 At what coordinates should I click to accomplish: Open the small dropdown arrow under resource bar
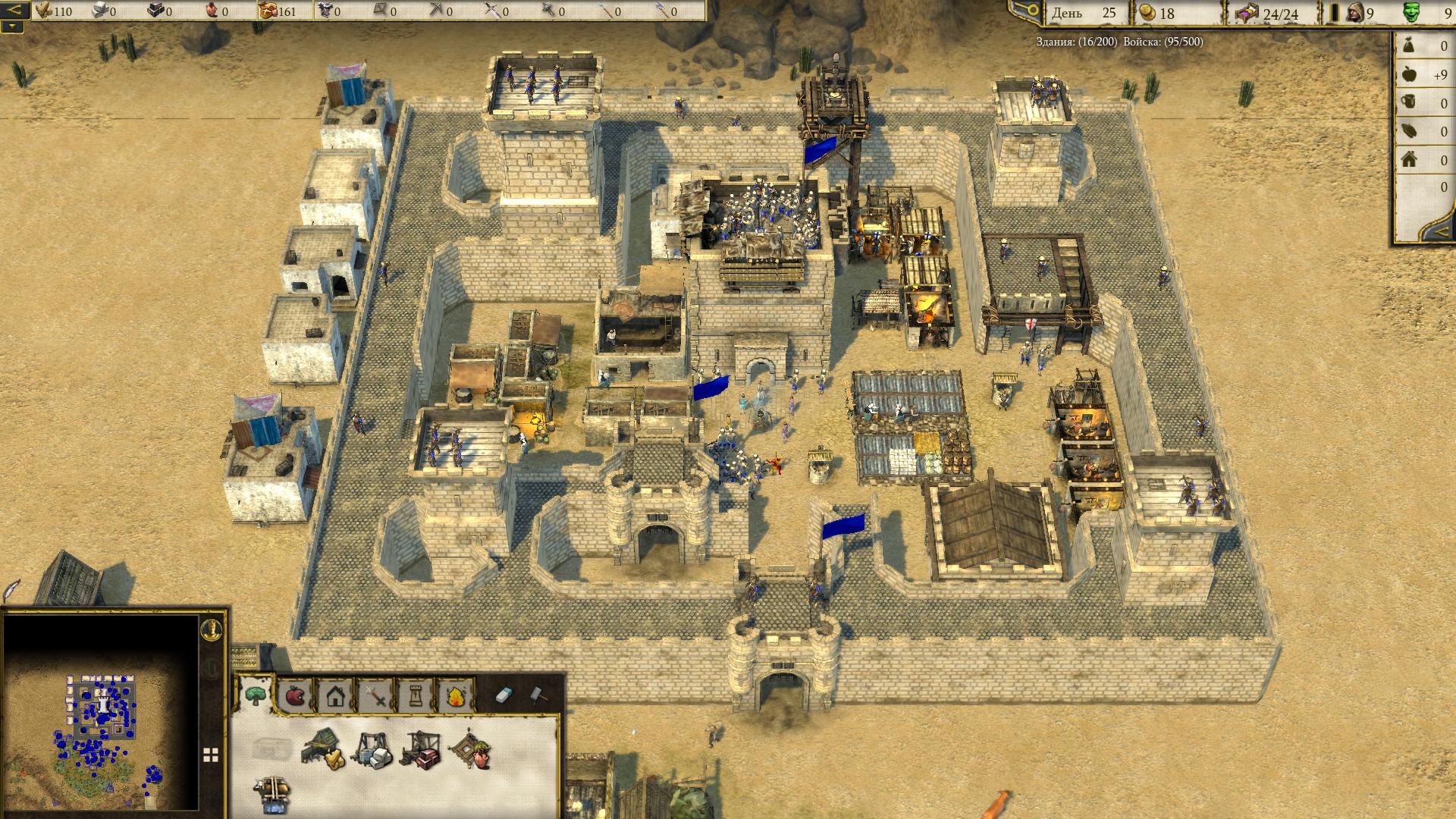[x=13, y=27]
